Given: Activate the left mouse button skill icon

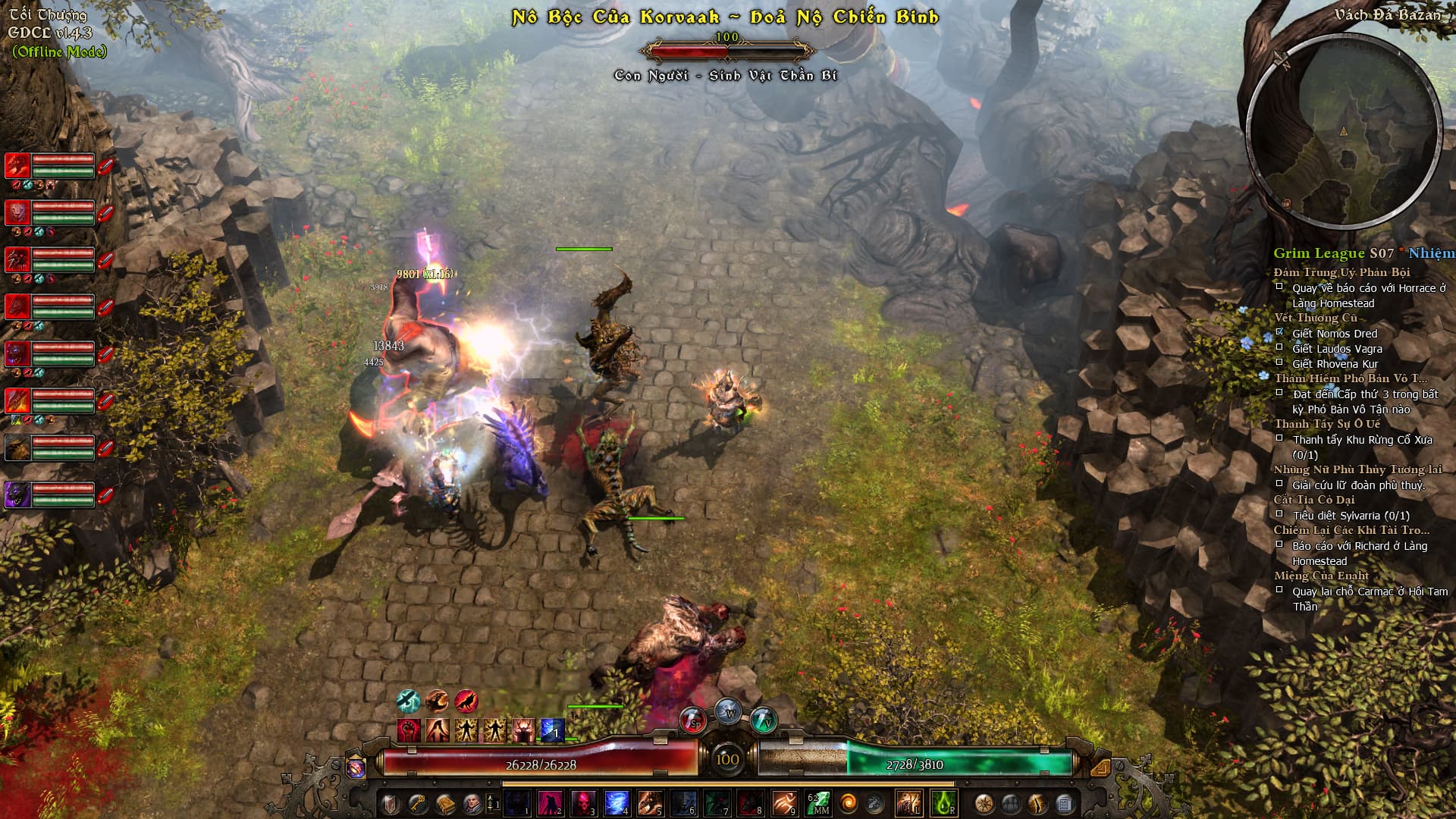Looking at the screenshot, I should [908, 802].
